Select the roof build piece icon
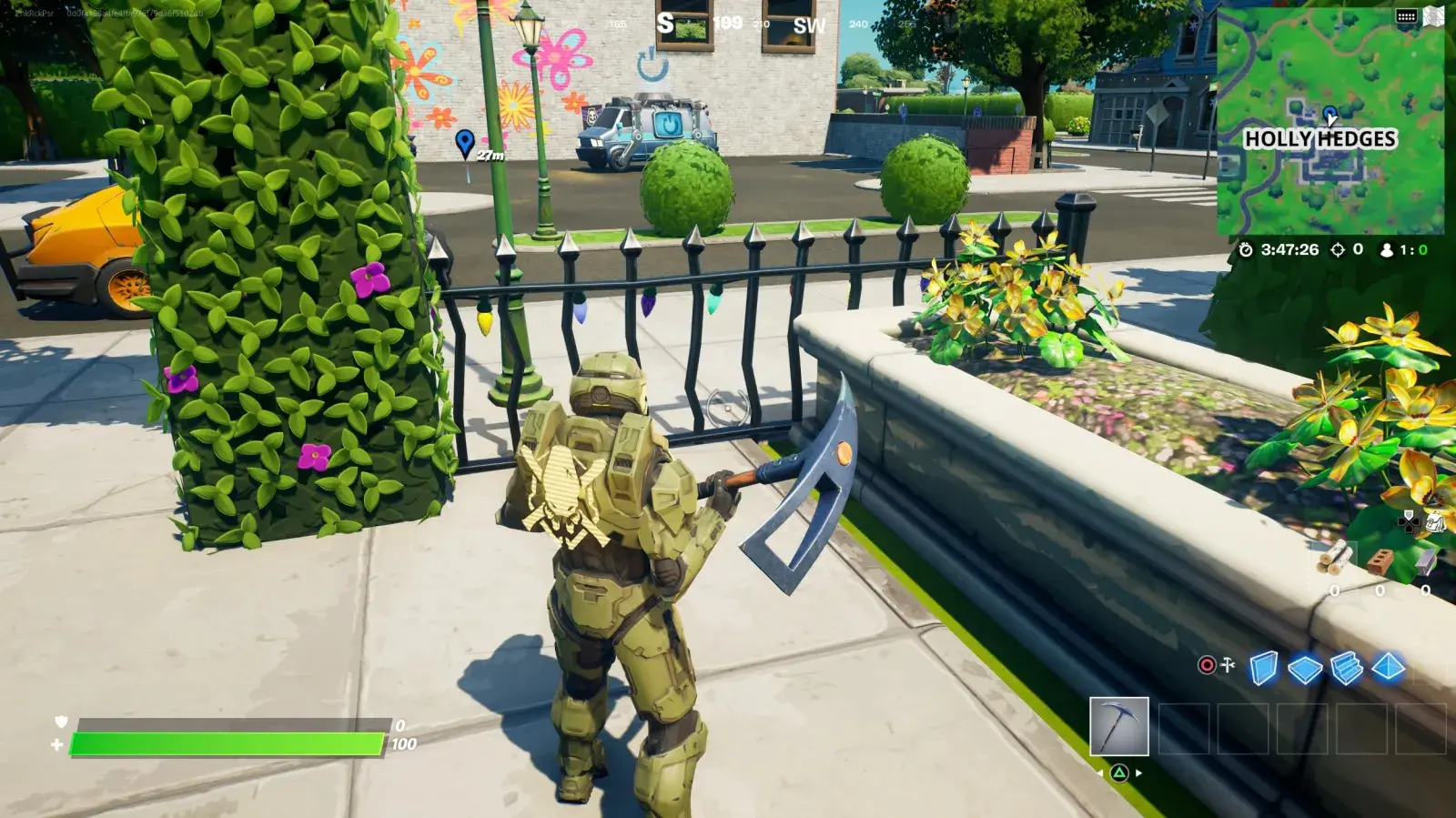 pyautogui.click(x=1389, y=668)
